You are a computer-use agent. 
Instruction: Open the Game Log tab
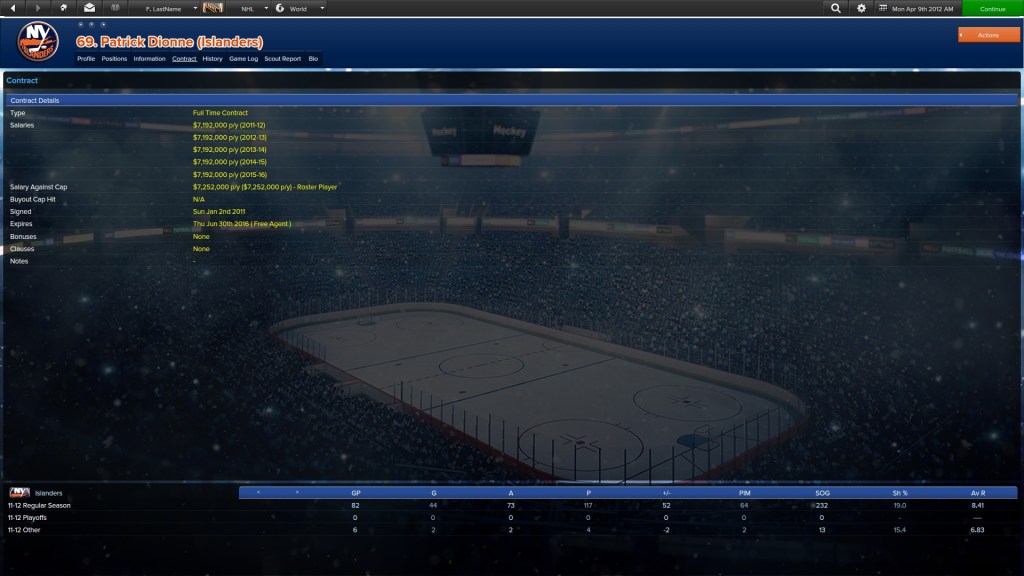tap(243, 59)
